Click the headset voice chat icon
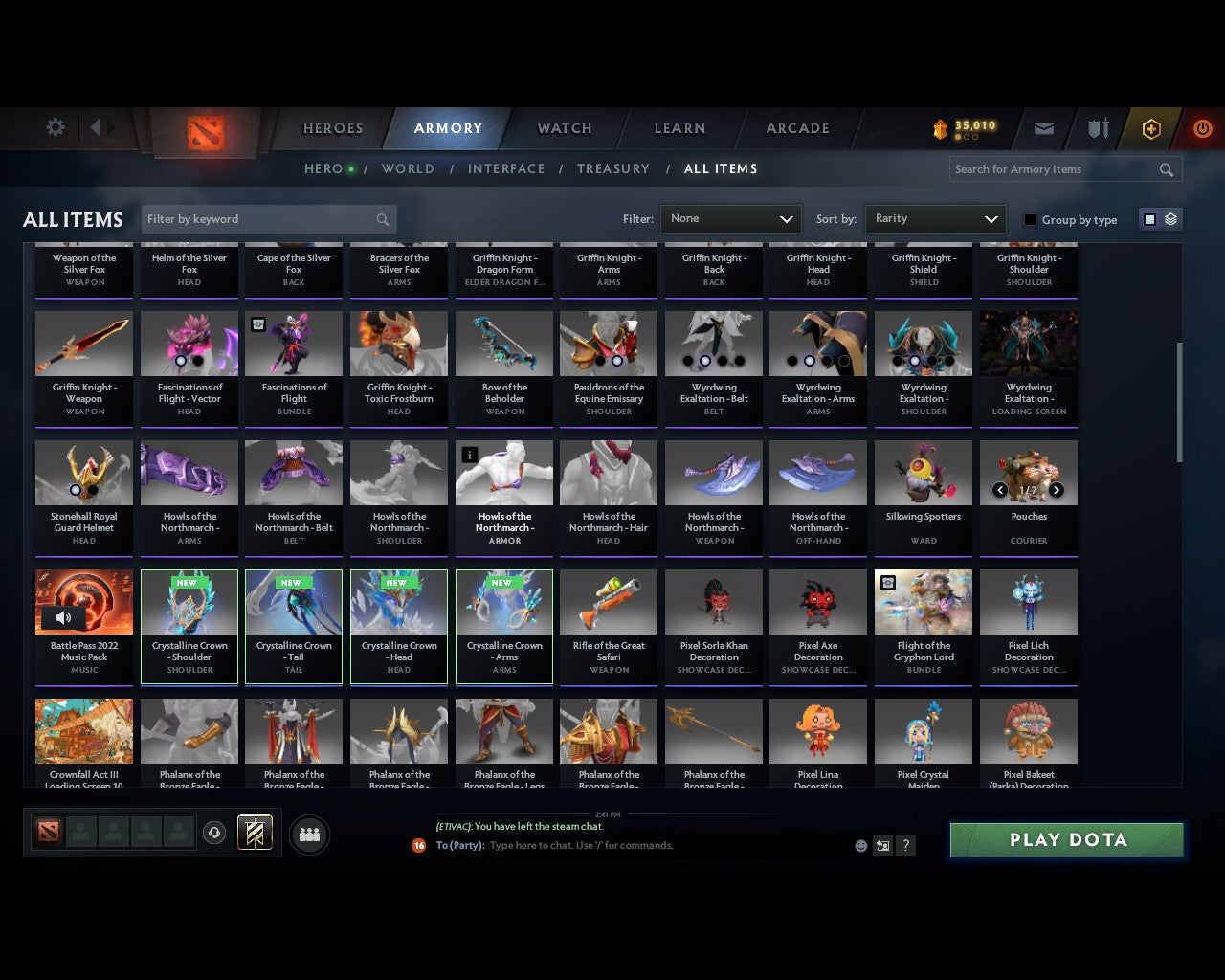This screenshot has height=980, width=1225. (x=215, y=833)
